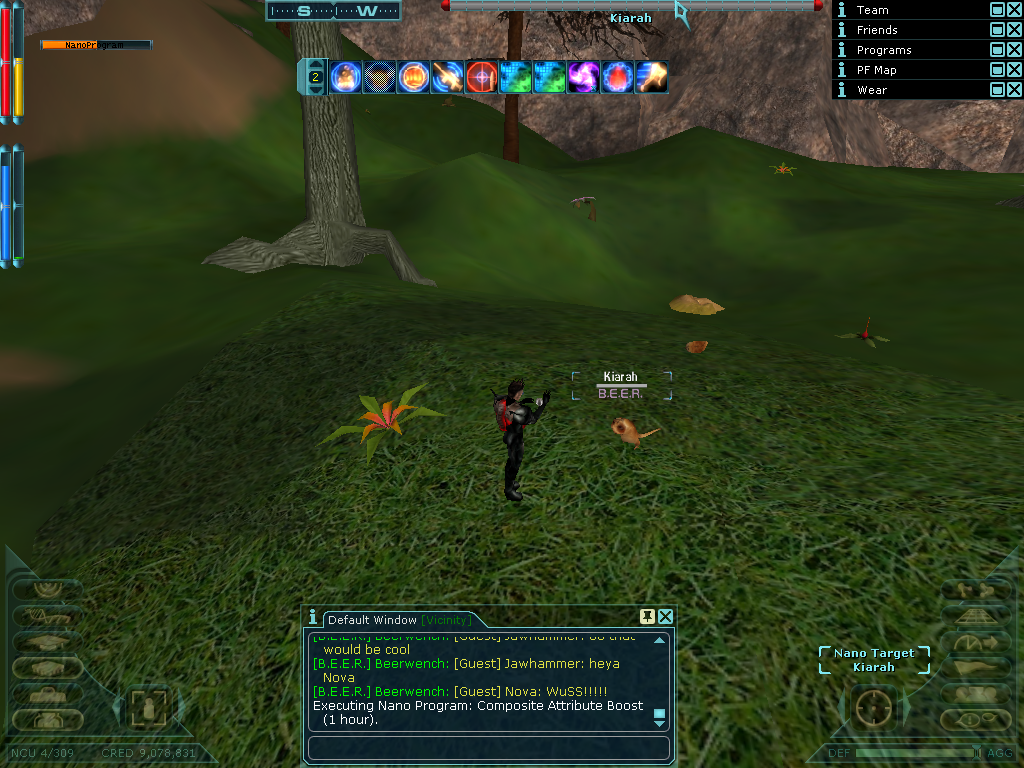Viewport: 1024px width, 768px height.
Task: Open the briefcase inventory menu button
Action: (x=47, y=693)
